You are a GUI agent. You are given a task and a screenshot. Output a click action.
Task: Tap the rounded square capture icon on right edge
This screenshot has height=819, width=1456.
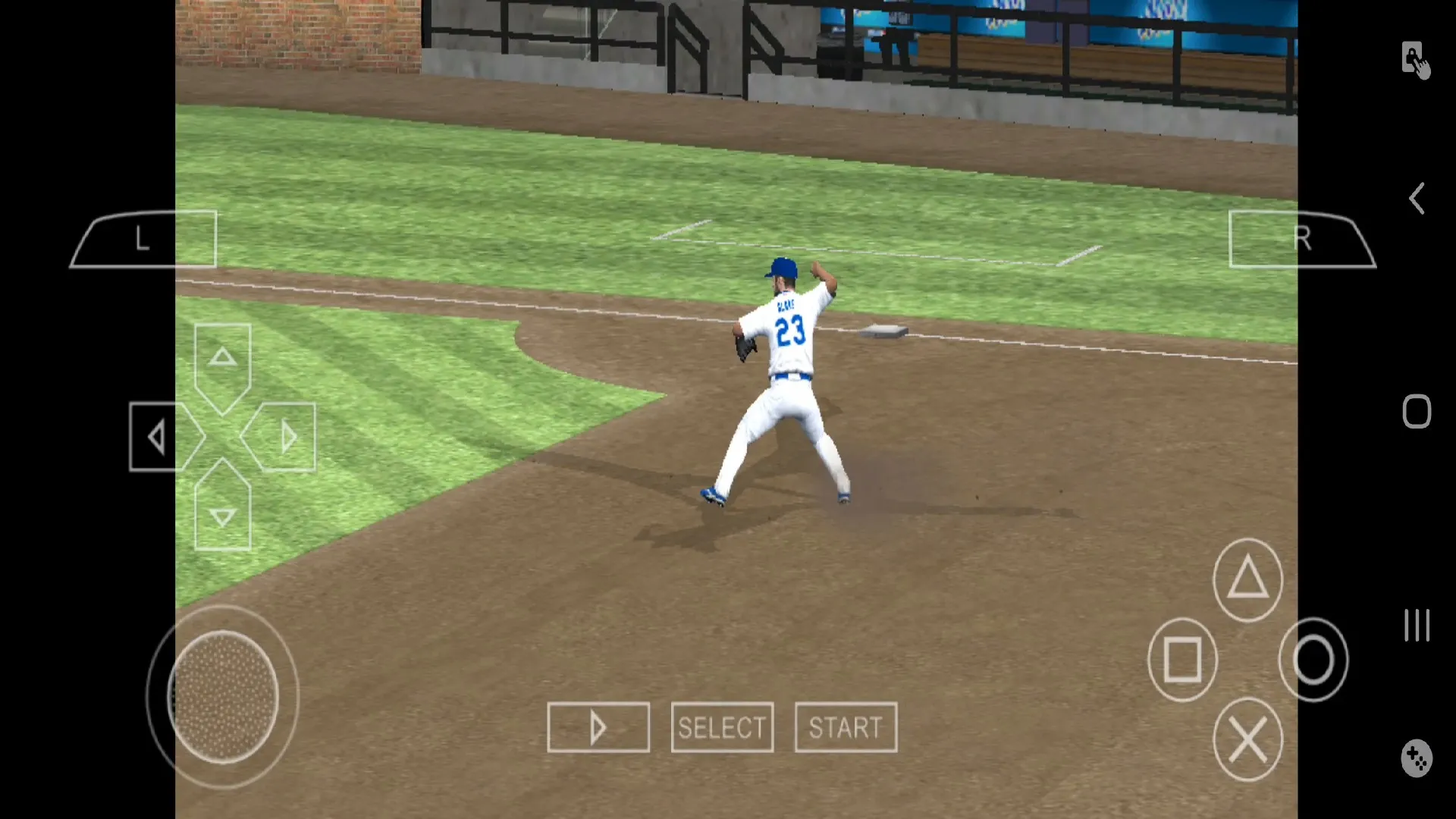[x=1417, y=410]
